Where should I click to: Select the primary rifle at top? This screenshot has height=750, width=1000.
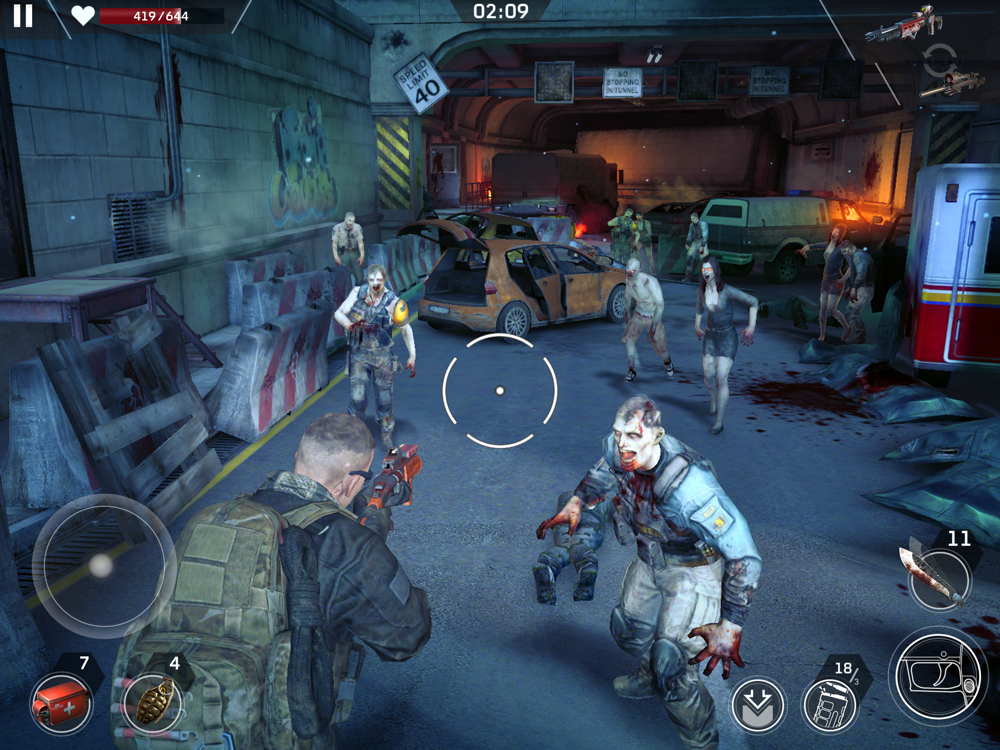pos(904,24)
